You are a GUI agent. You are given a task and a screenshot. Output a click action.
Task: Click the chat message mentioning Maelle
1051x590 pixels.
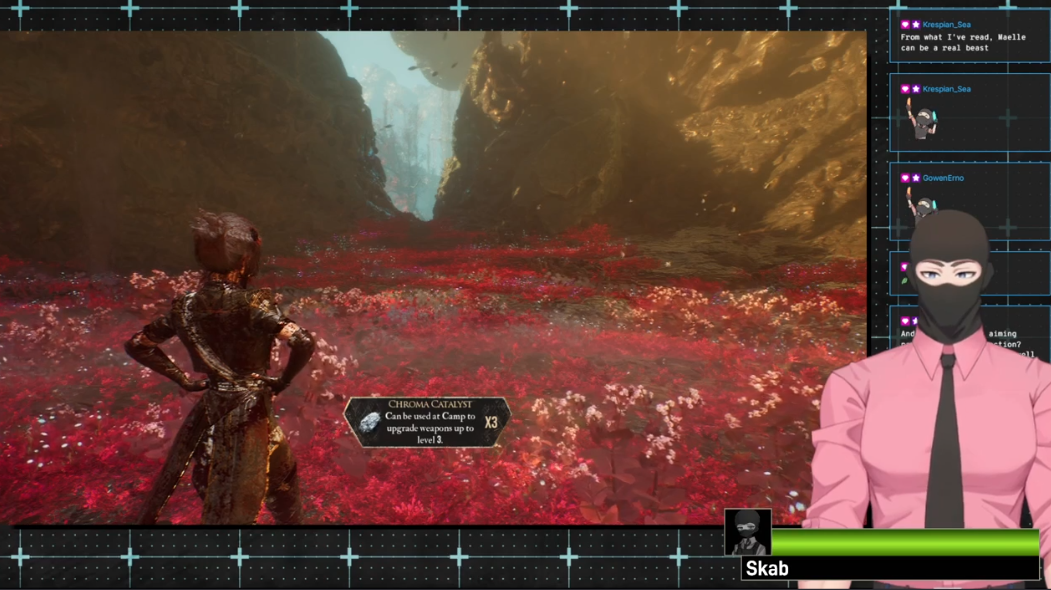[948, 42]
